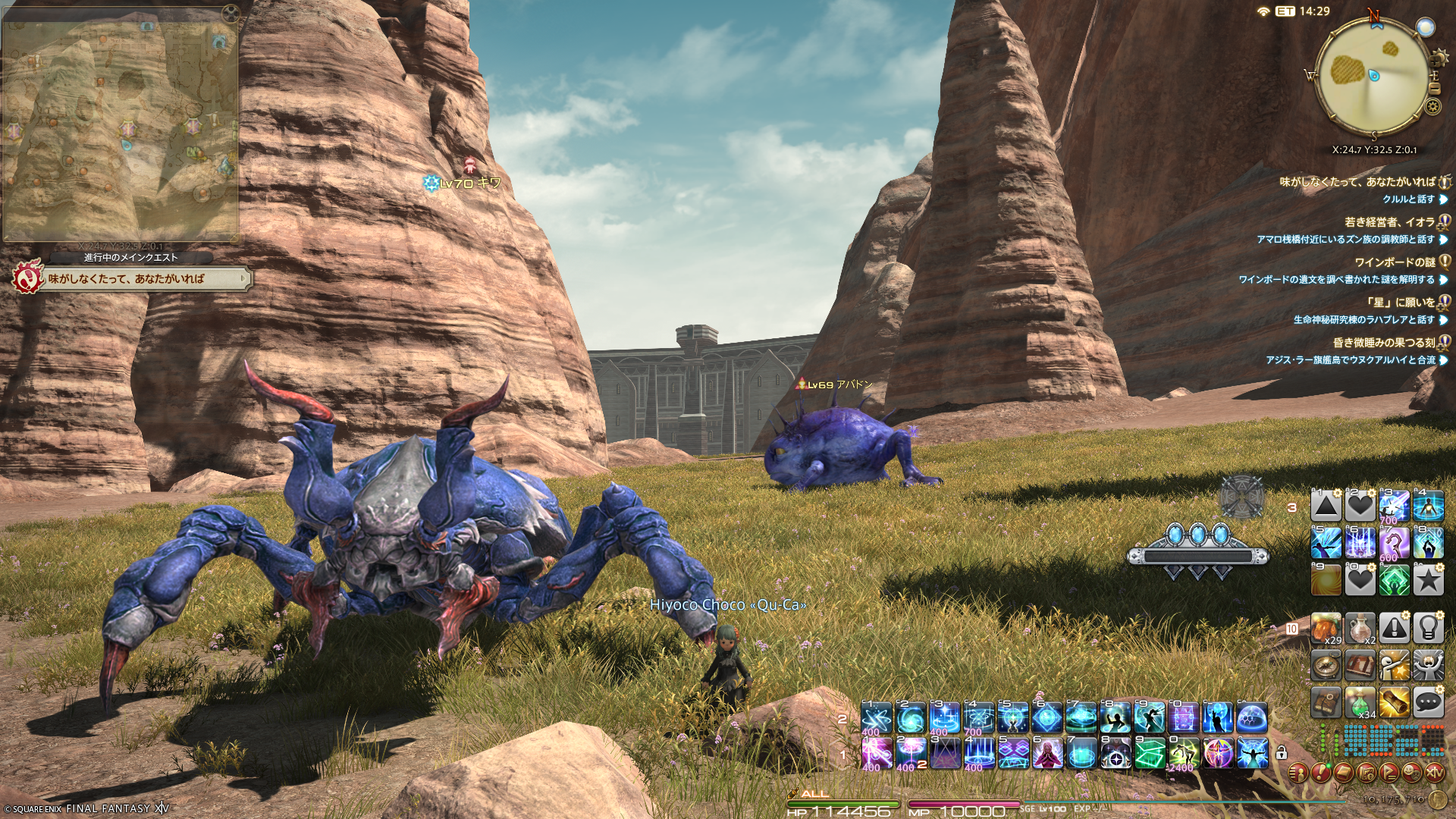The width and height of the screenshot is (1456, 819).
Task: Open the '若き経営者、イオラ' quest entry
Action: (x=1389, y=222)
